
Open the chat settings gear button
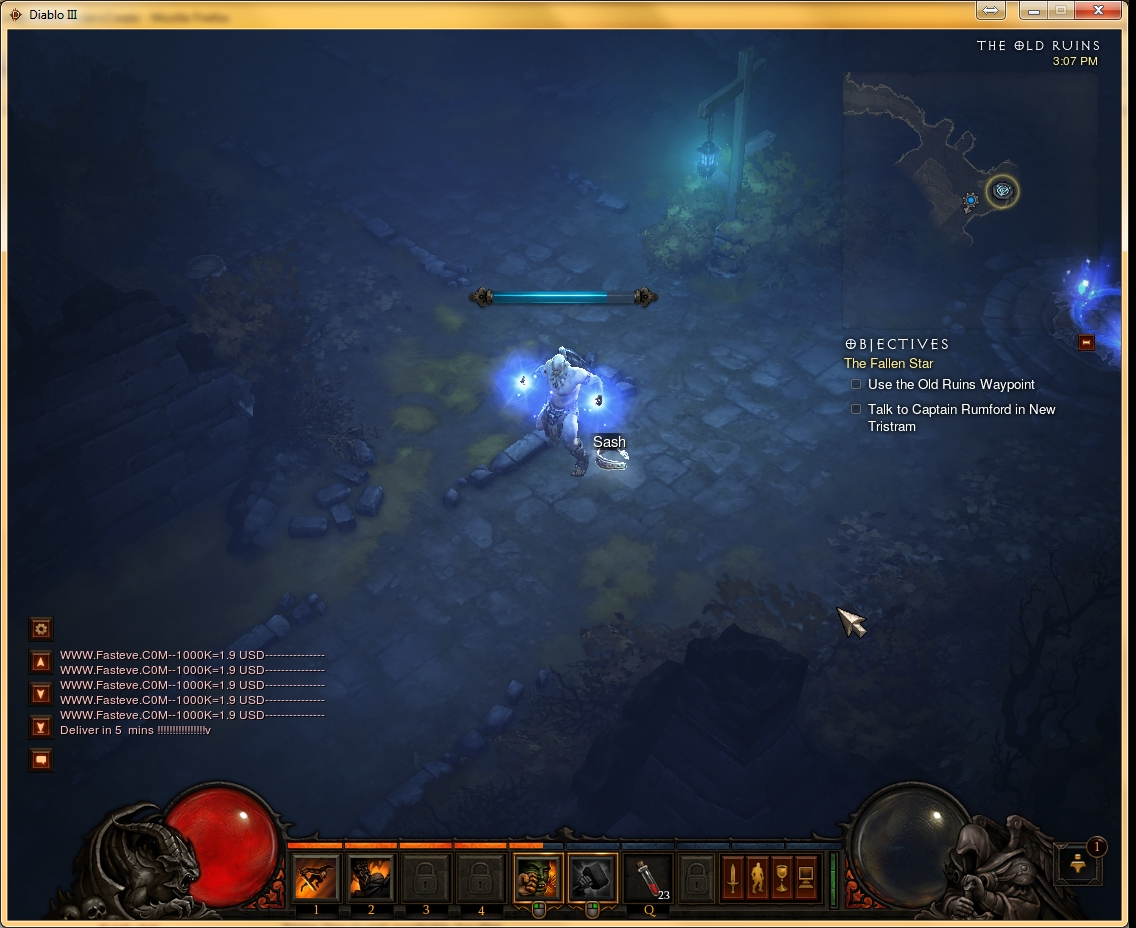click(41, 629)
